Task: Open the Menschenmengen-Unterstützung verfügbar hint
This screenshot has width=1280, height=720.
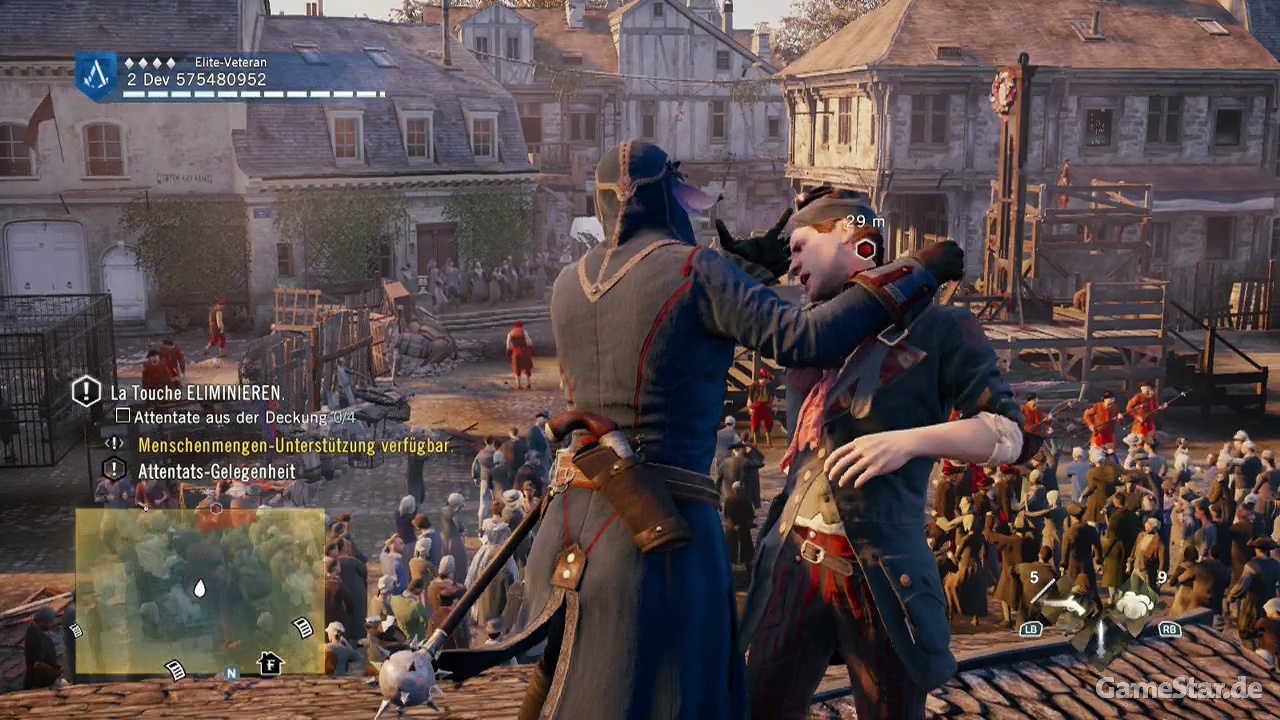Action: 295,445
